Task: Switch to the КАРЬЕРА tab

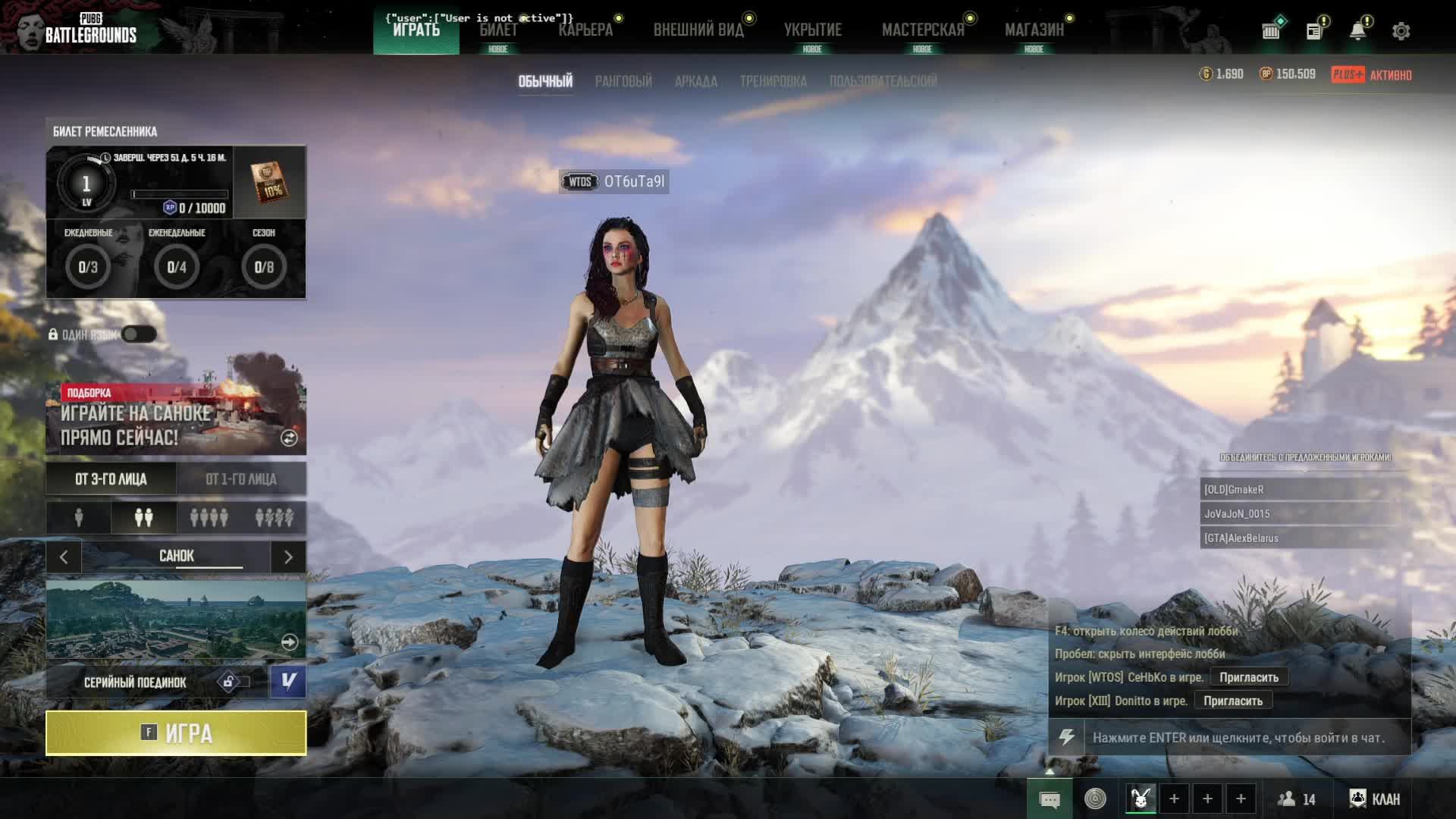Action: (585, 30)
